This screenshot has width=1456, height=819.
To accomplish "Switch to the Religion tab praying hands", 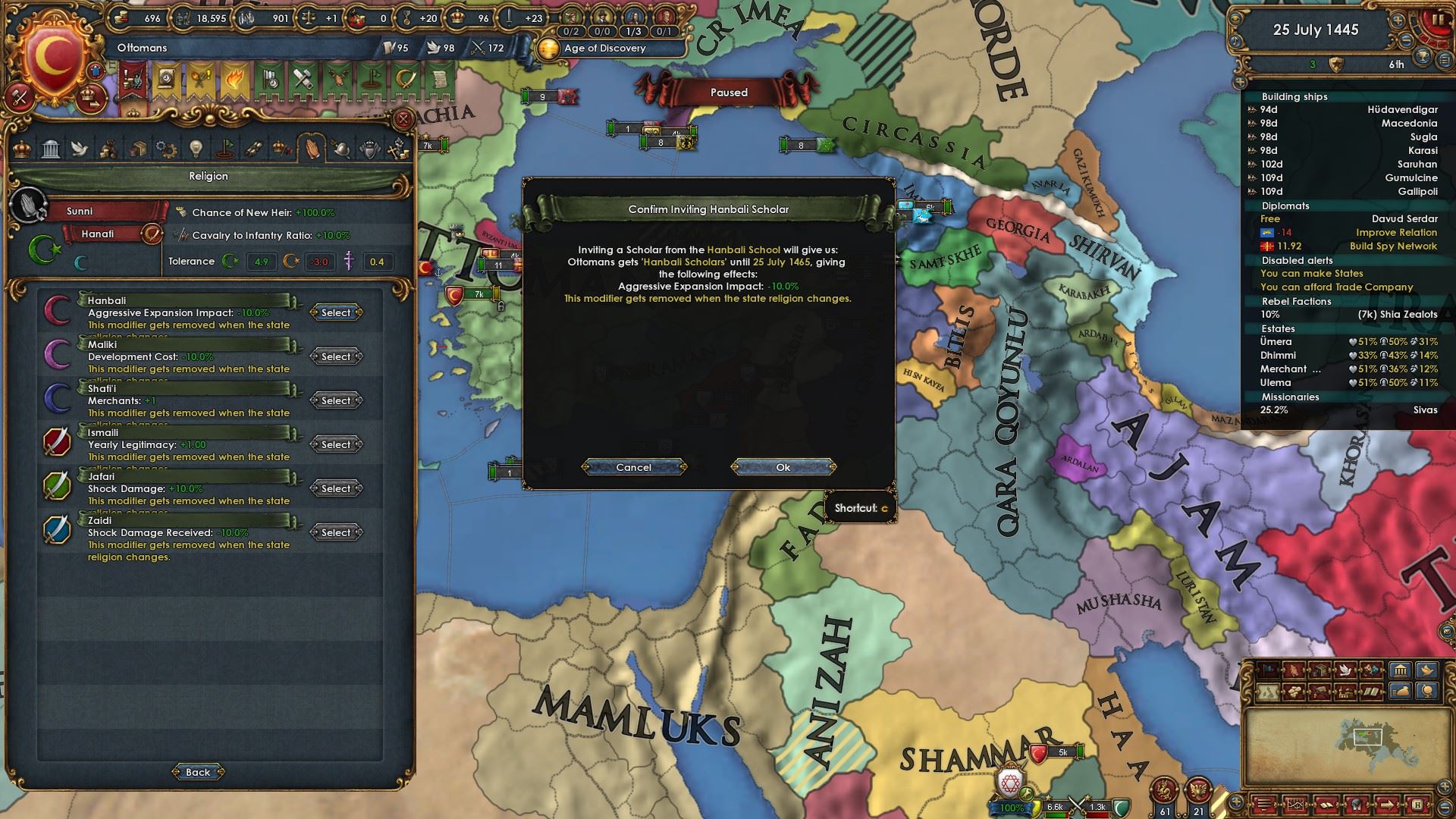I will (312, 148).
